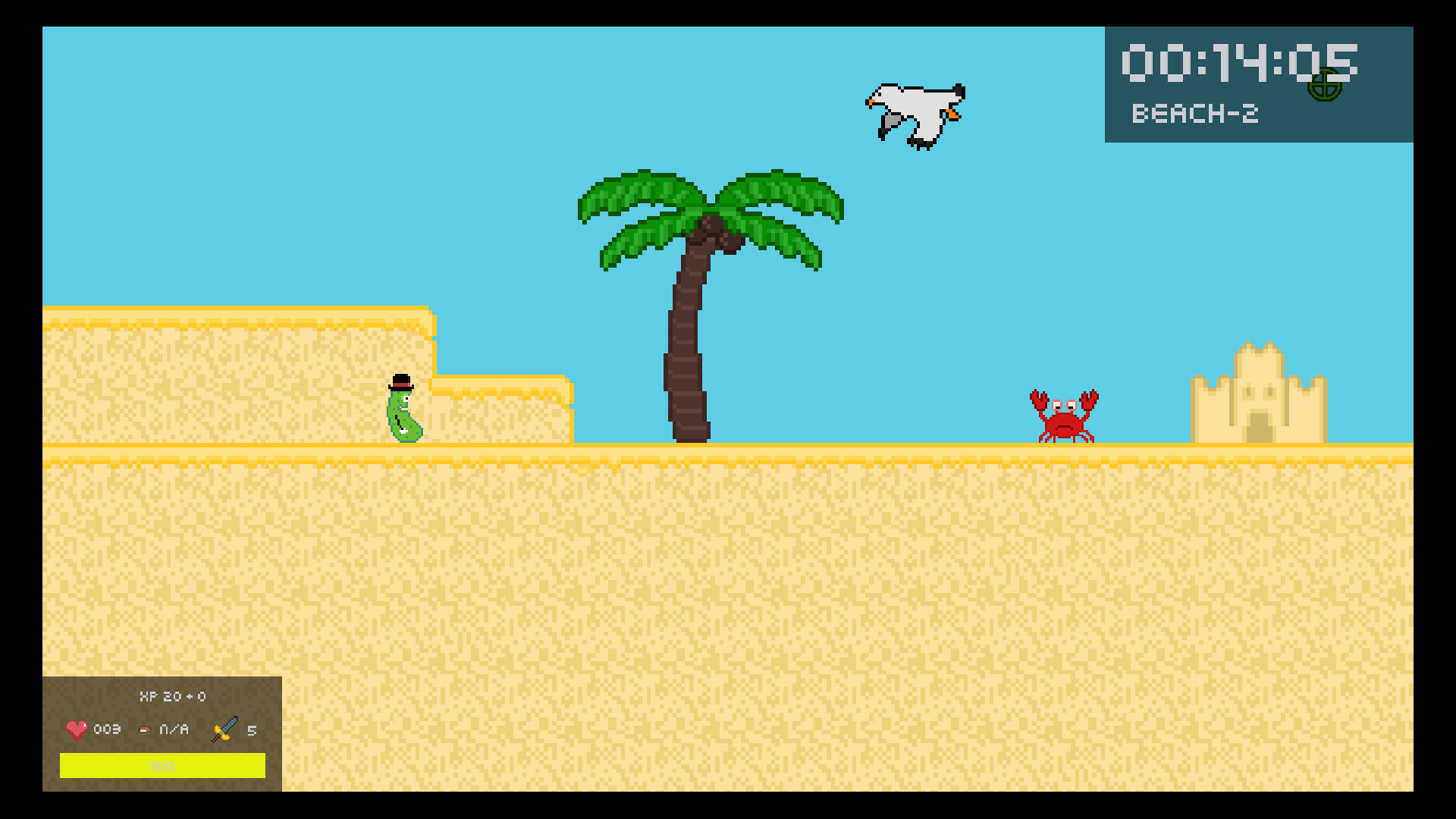The image size is (1456, 819).
Task: Click the XP 20 + 0 header text
Action: coord(173,696)
